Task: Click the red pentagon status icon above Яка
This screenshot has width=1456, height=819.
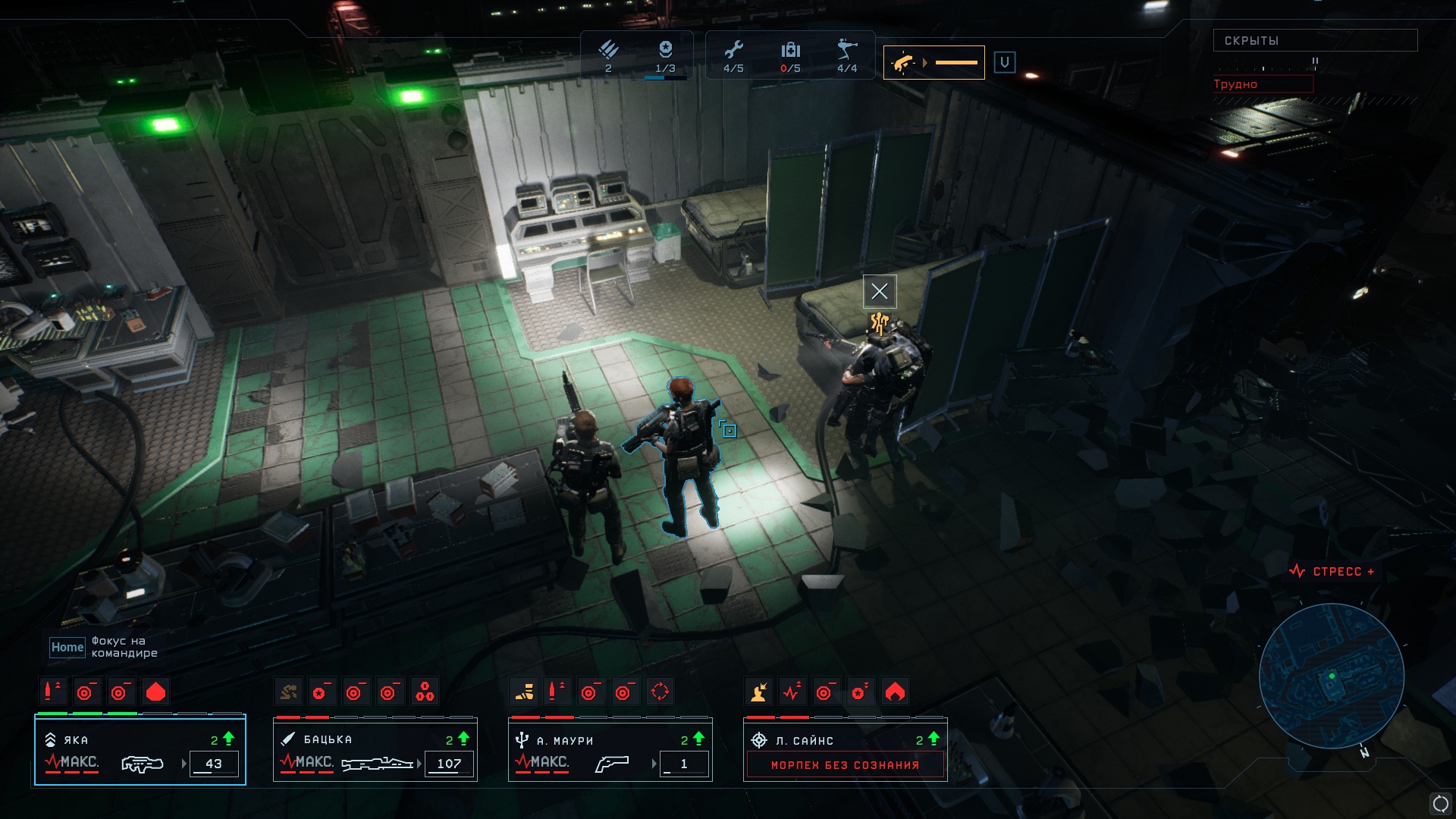Action: (155, 692)
